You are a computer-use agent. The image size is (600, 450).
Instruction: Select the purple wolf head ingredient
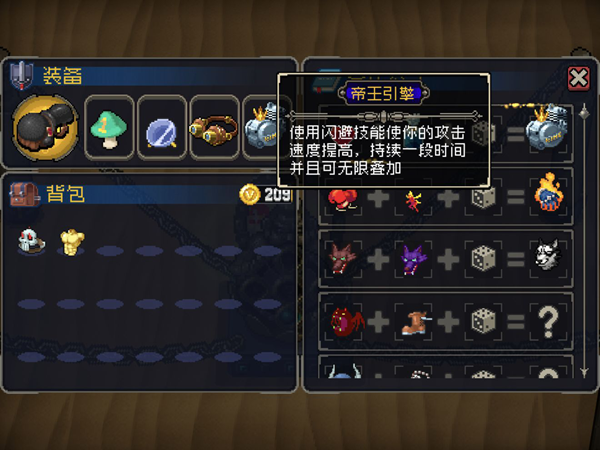point(412,257)
